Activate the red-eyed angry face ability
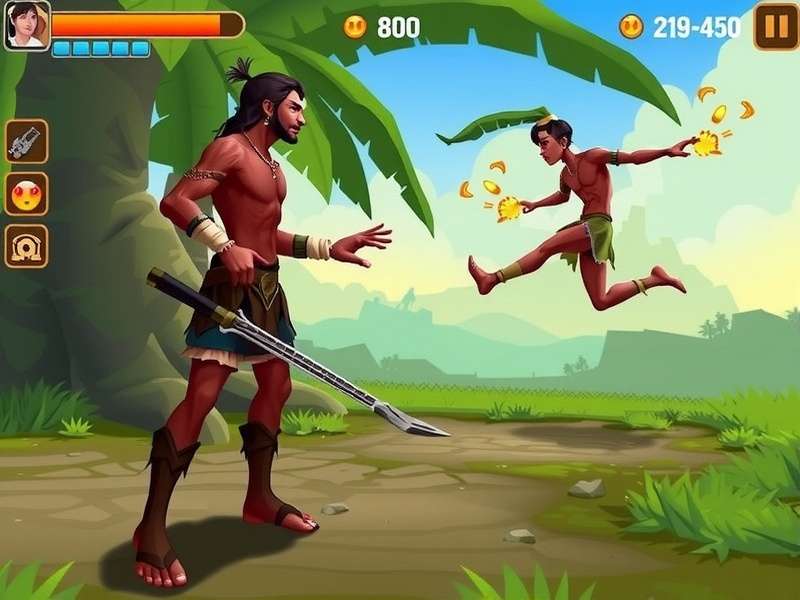This screenshot has height=600, width=800. coord(26,193)
